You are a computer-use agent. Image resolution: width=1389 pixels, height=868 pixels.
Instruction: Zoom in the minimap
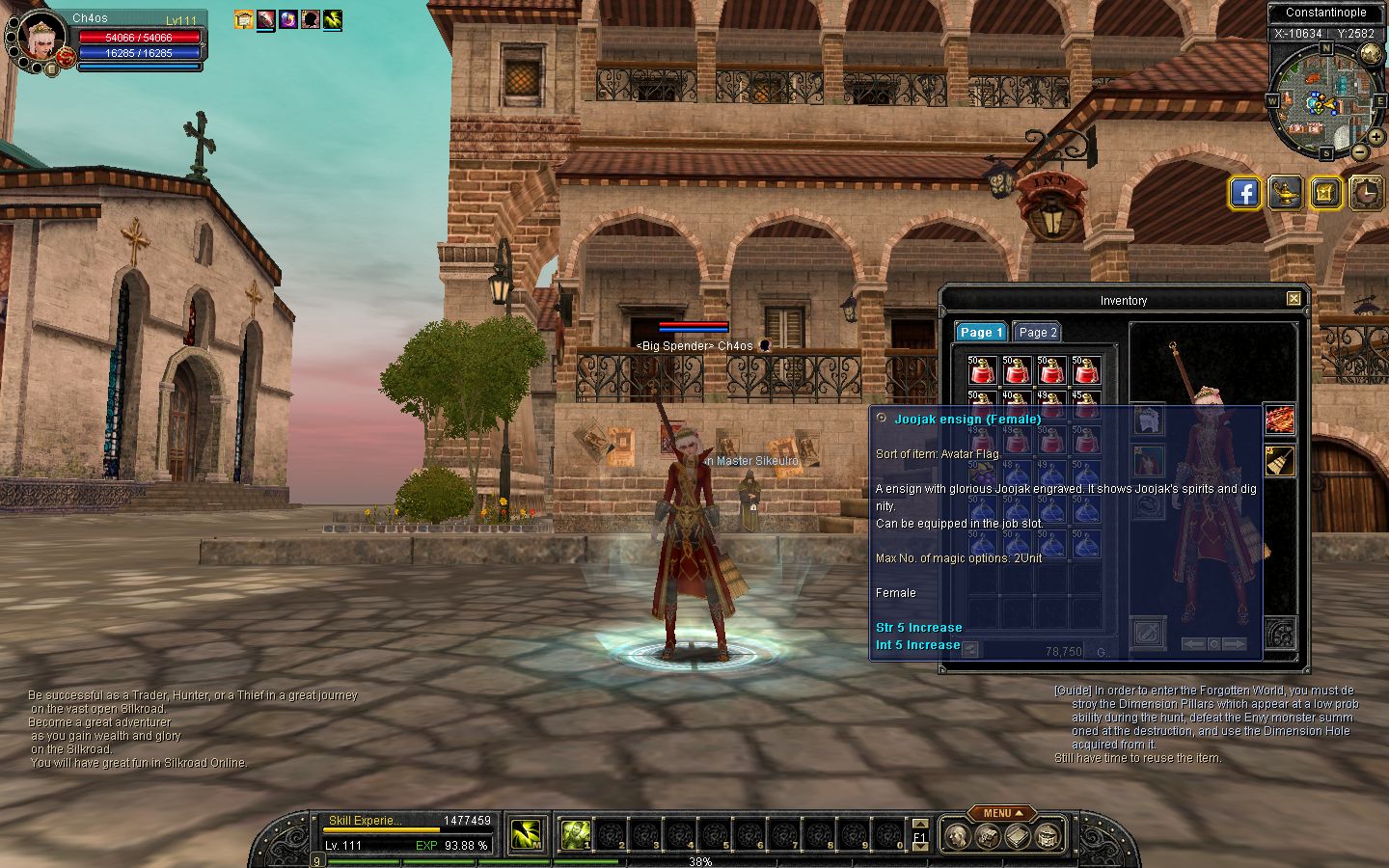point(1376,137)
